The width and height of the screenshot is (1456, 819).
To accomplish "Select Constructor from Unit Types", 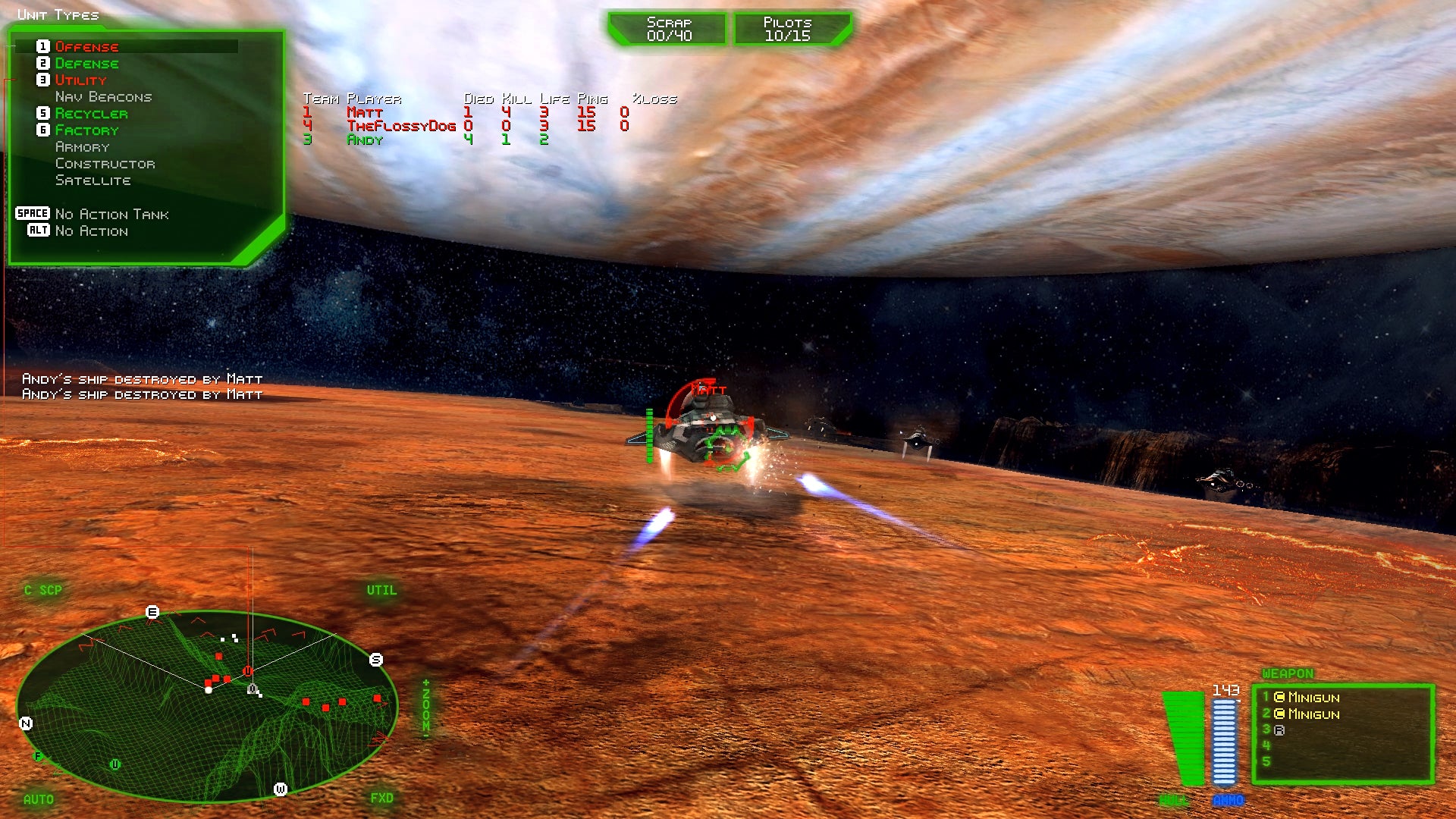I will (106, 163).
